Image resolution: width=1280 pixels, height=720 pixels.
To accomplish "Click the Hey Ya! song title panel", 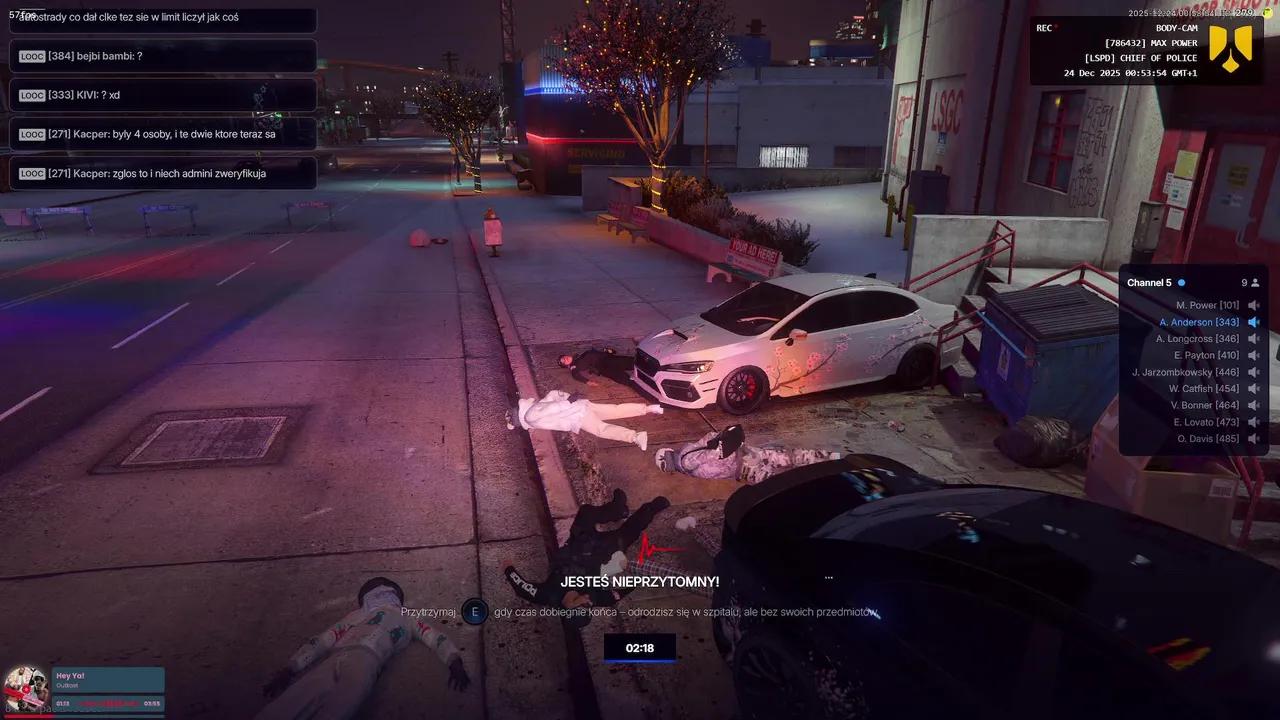I will point(108,680).
